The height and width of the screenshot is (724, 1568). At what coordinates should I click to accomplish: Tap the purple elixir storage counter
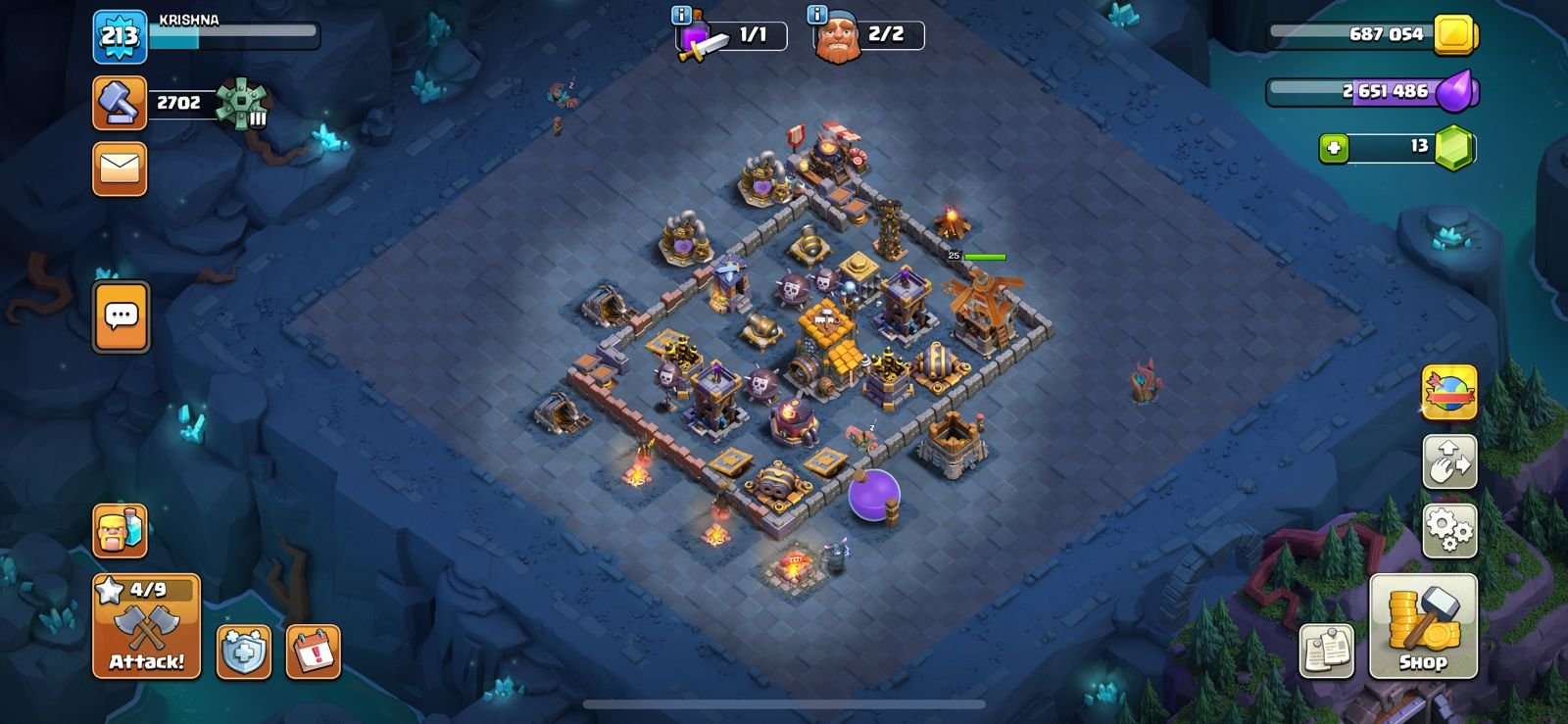(x=1372, y=91)
